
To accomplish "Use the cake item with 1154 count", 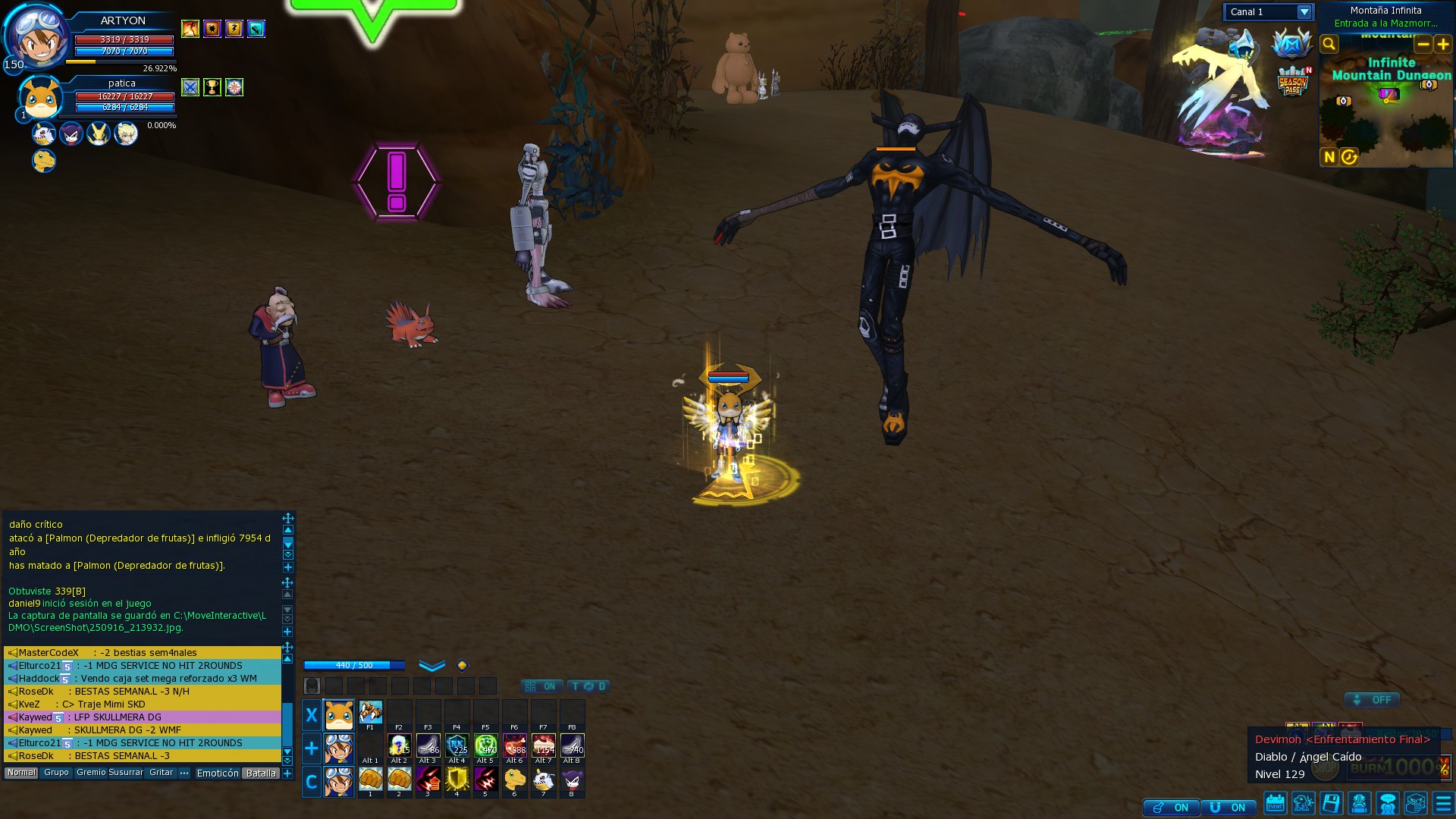I will click(543, 745).
